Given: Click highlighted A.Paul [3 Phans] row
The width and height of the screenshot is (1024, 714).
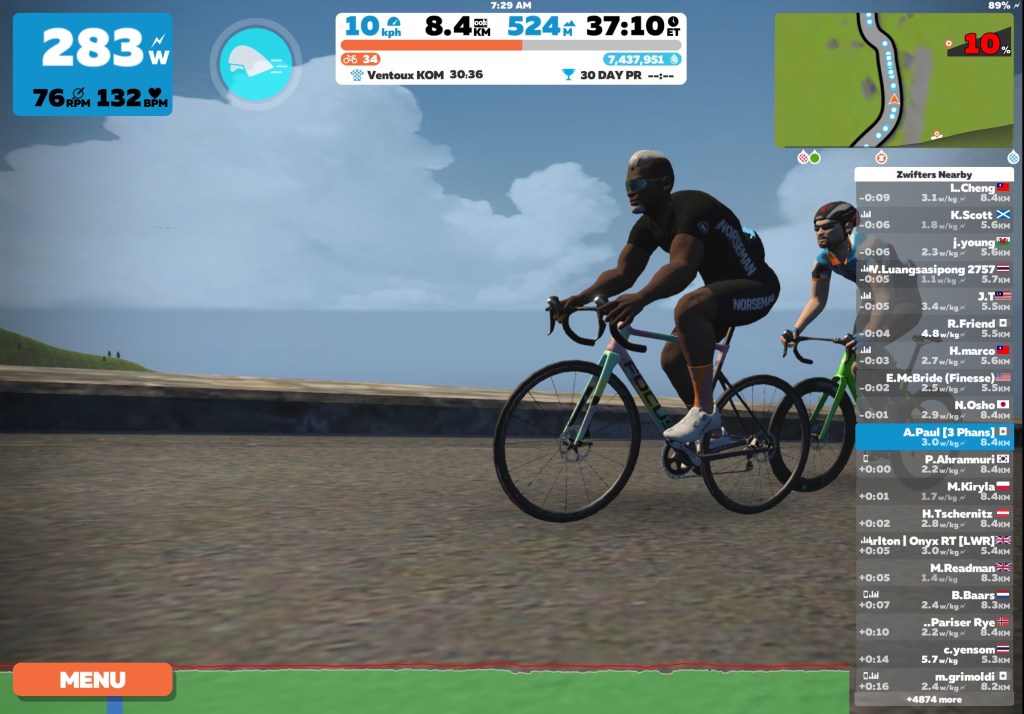Looking at the screenshot, I should [933, 437].
